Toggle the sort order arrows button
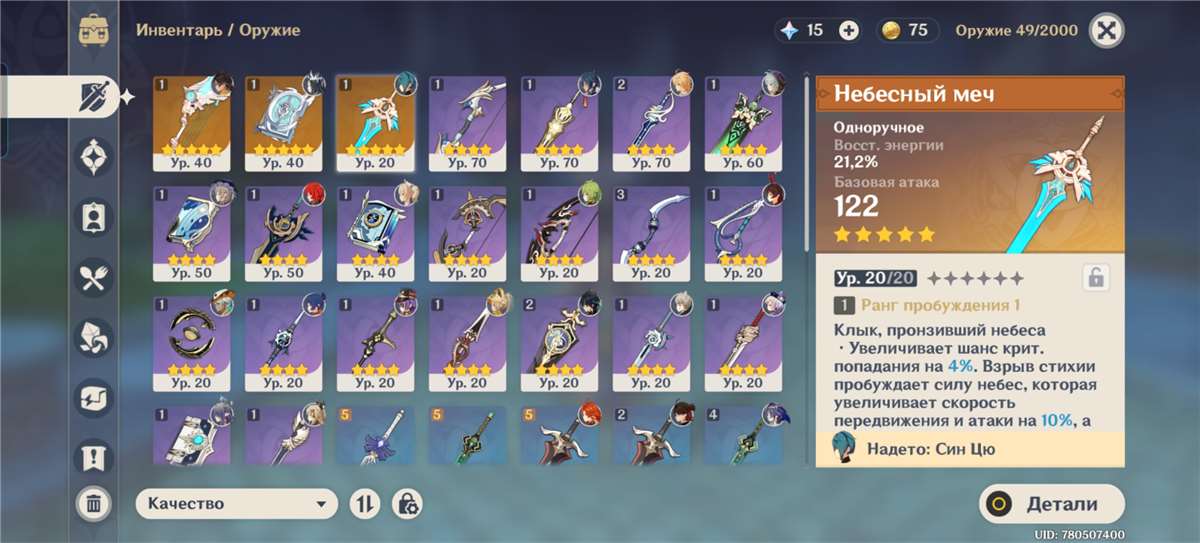 coord(364,504)
